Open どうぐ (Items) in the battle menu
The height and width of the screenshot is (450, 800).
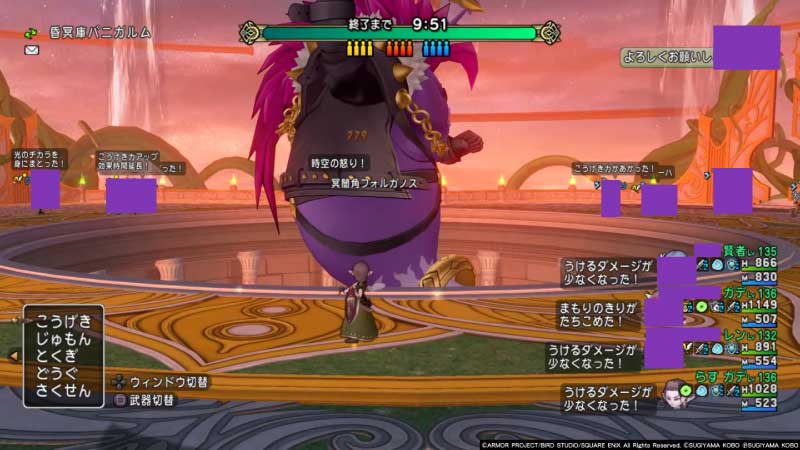pyautogui.click(x=63, y=375)
